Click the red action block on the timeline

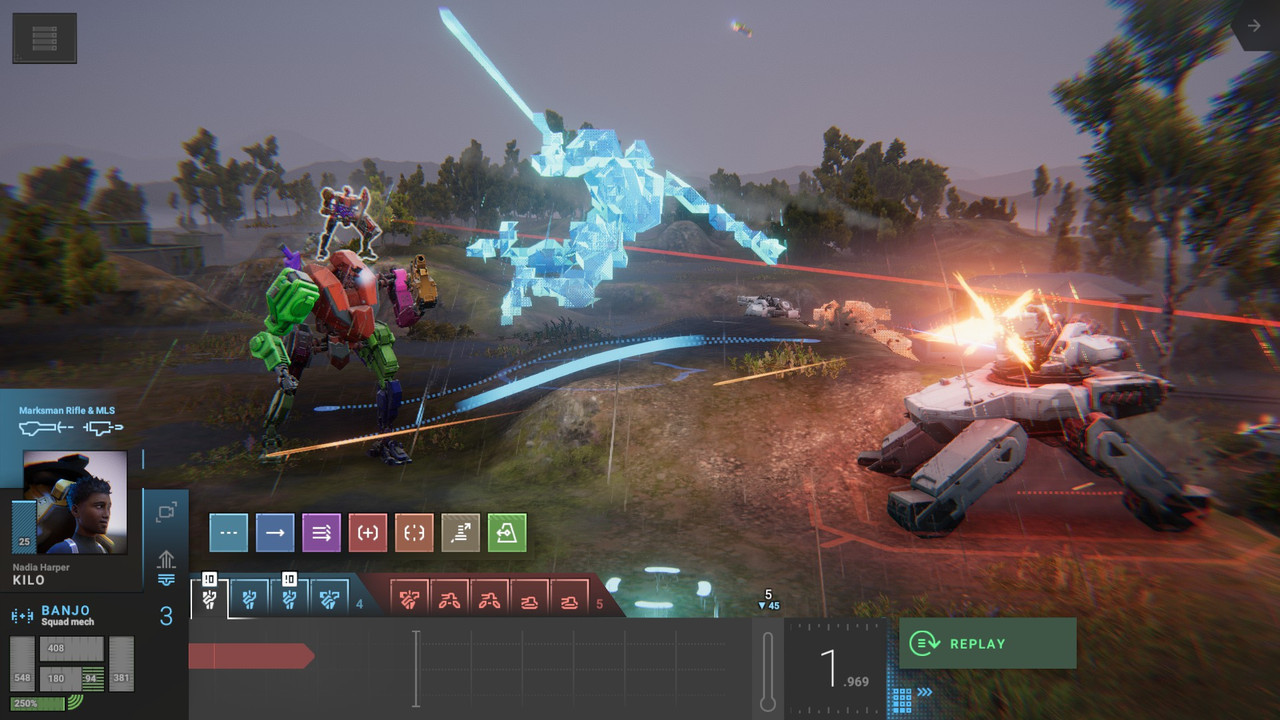click(250, 656)
